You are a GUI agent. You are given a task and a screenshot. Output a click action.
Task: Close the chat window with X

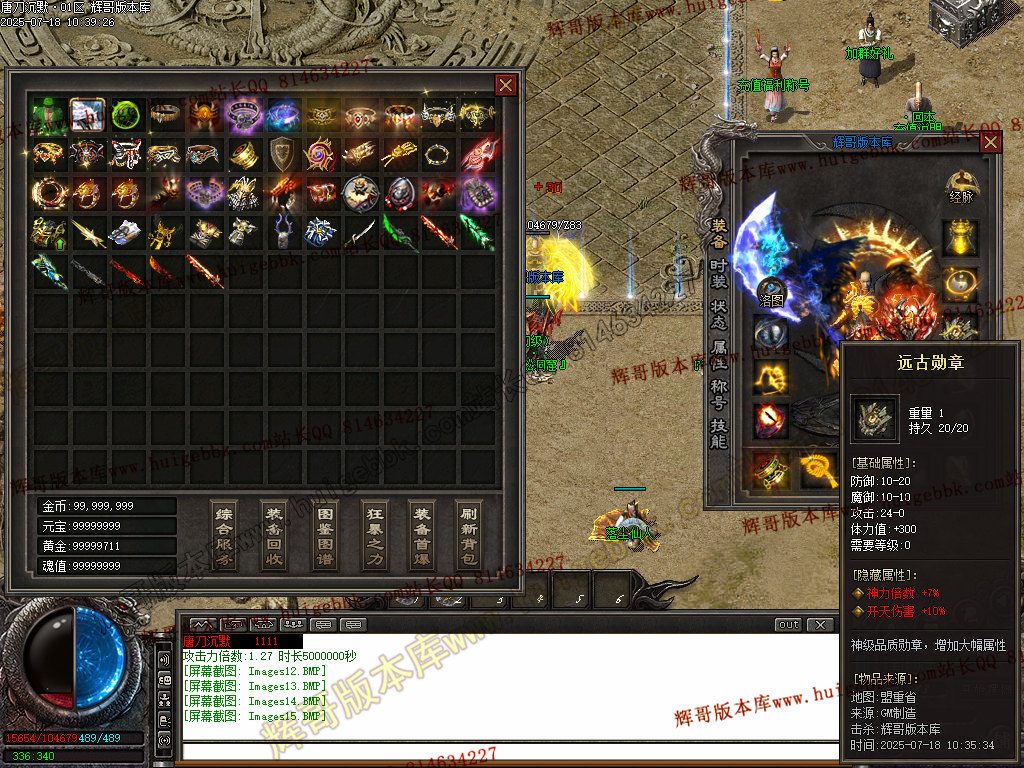pos(820,625)
